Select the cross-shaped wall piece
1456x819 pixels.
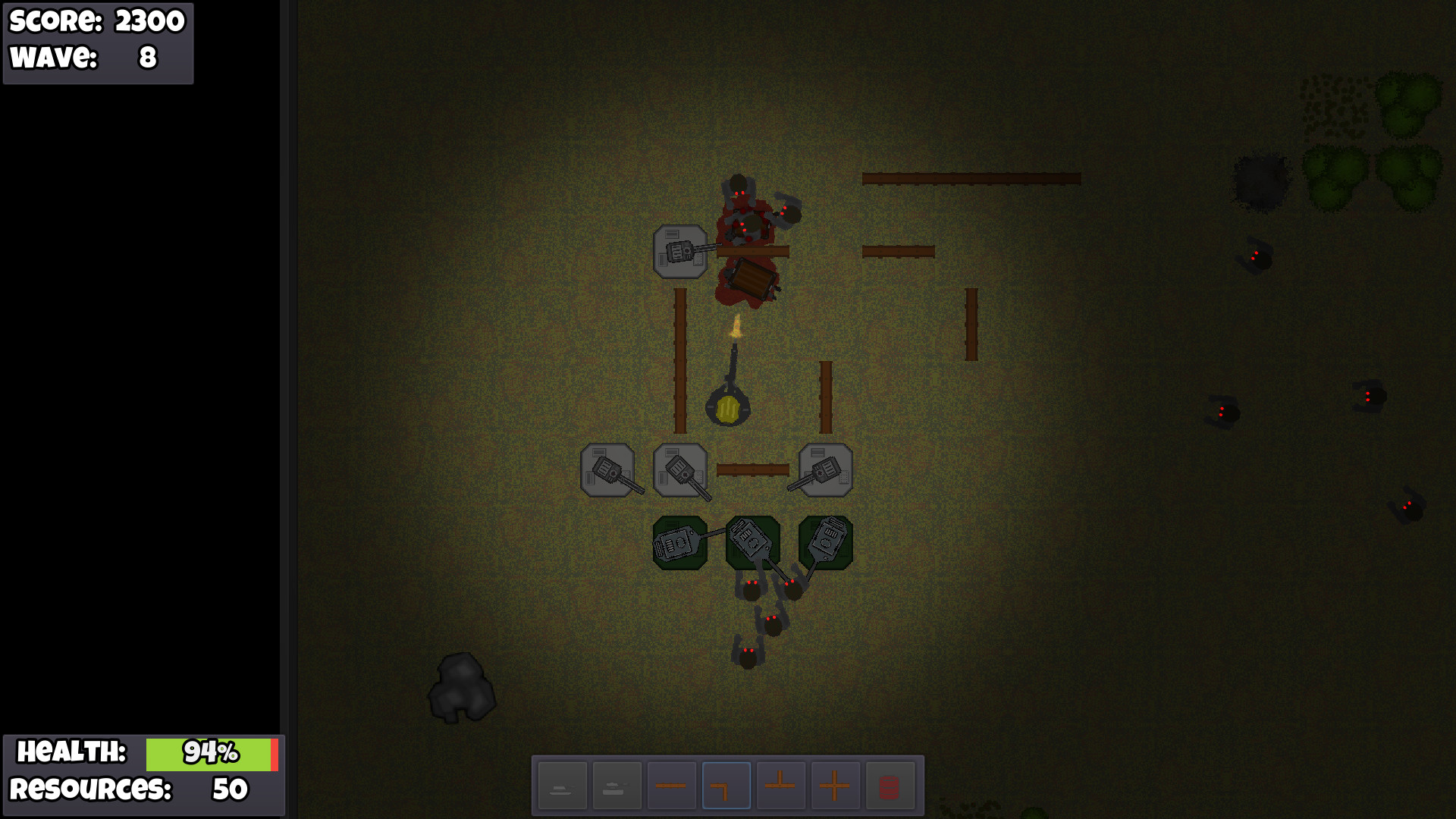point(837,784)
